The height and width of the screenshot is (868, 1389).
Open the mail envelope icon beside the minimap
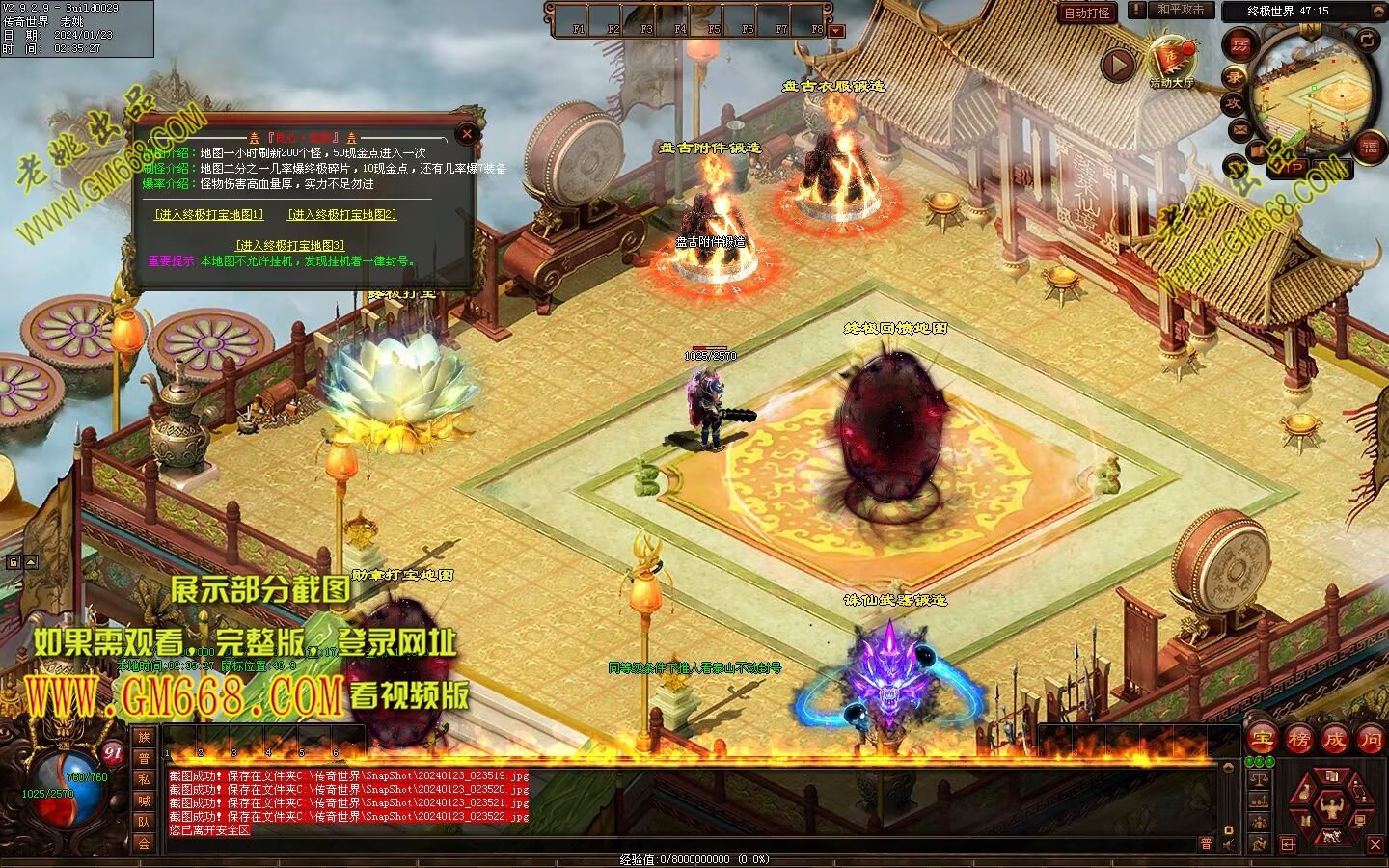pyautogui.click(x=1239, y=129)
